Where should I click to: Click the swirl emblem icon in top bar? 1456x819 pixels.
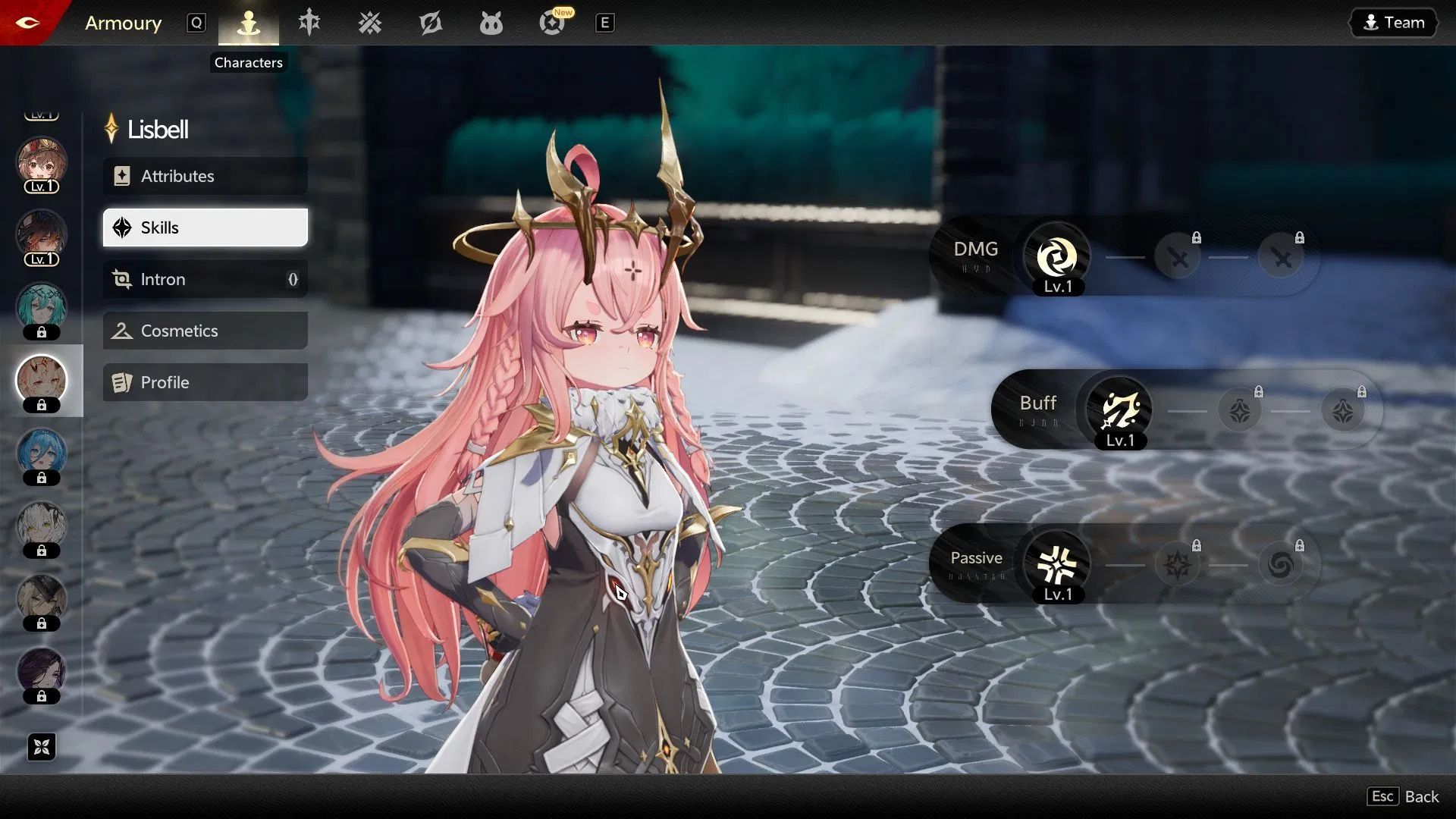[x=431, y=23]
